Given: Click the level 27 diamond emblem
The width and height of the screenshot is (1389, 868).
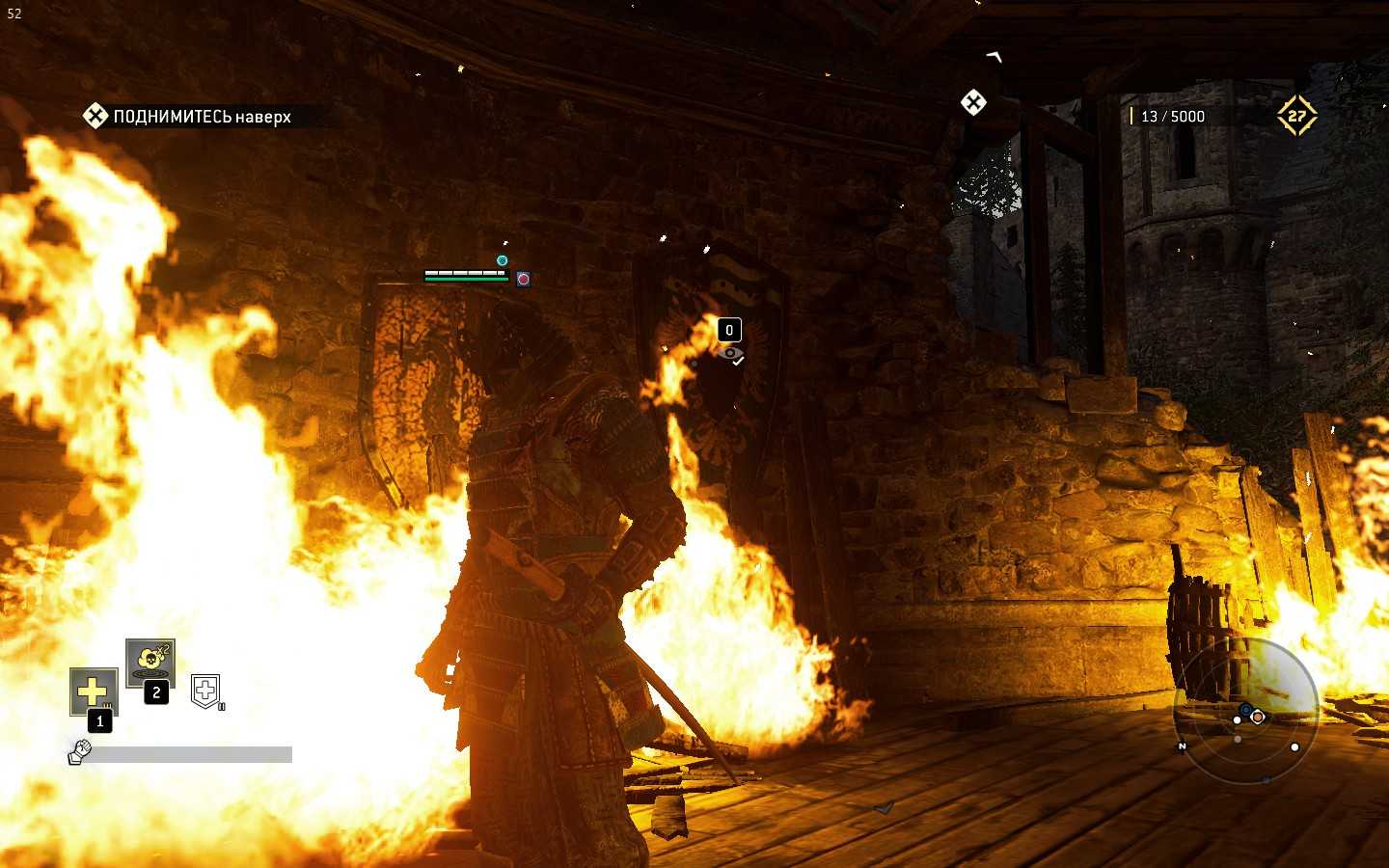Looking at the screenshot, I should [1296, 116].
